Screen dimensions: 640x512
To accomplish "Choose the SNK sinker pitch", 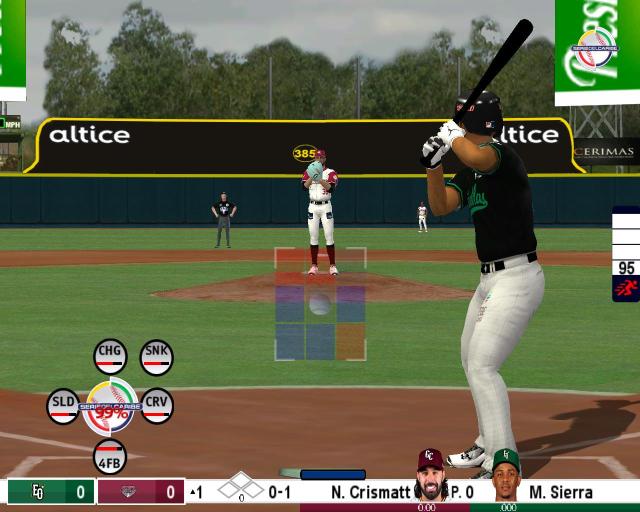I will [156, 355].
